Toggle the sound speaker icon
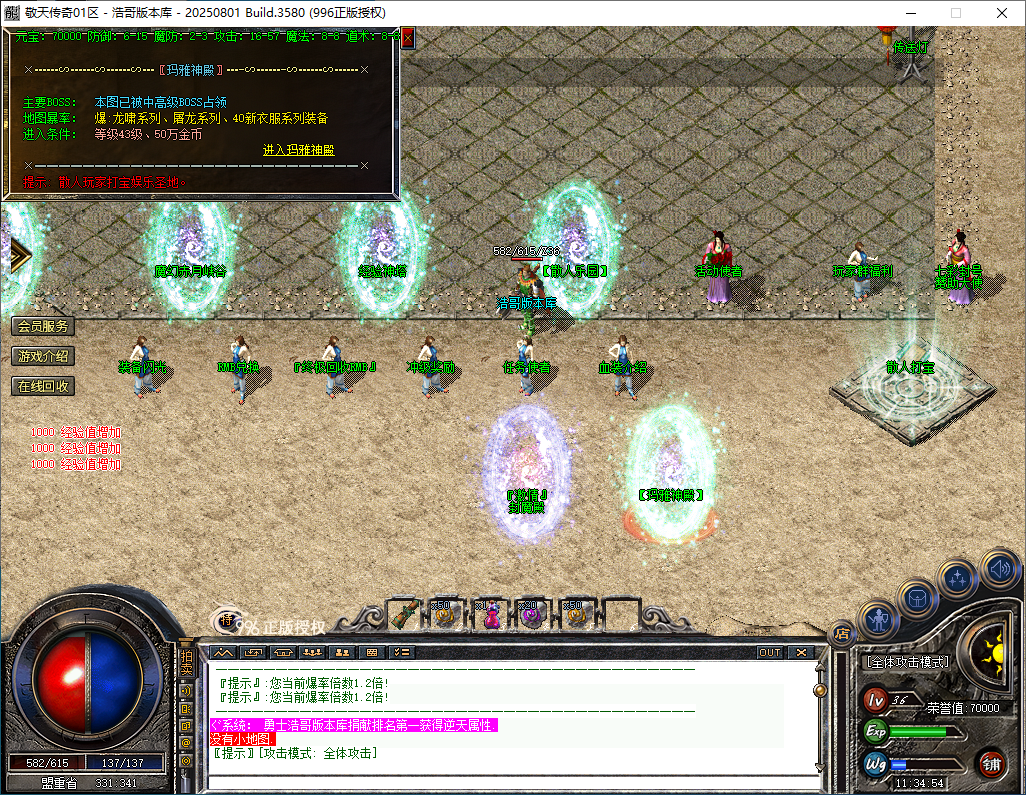 (x=997, y=567)
